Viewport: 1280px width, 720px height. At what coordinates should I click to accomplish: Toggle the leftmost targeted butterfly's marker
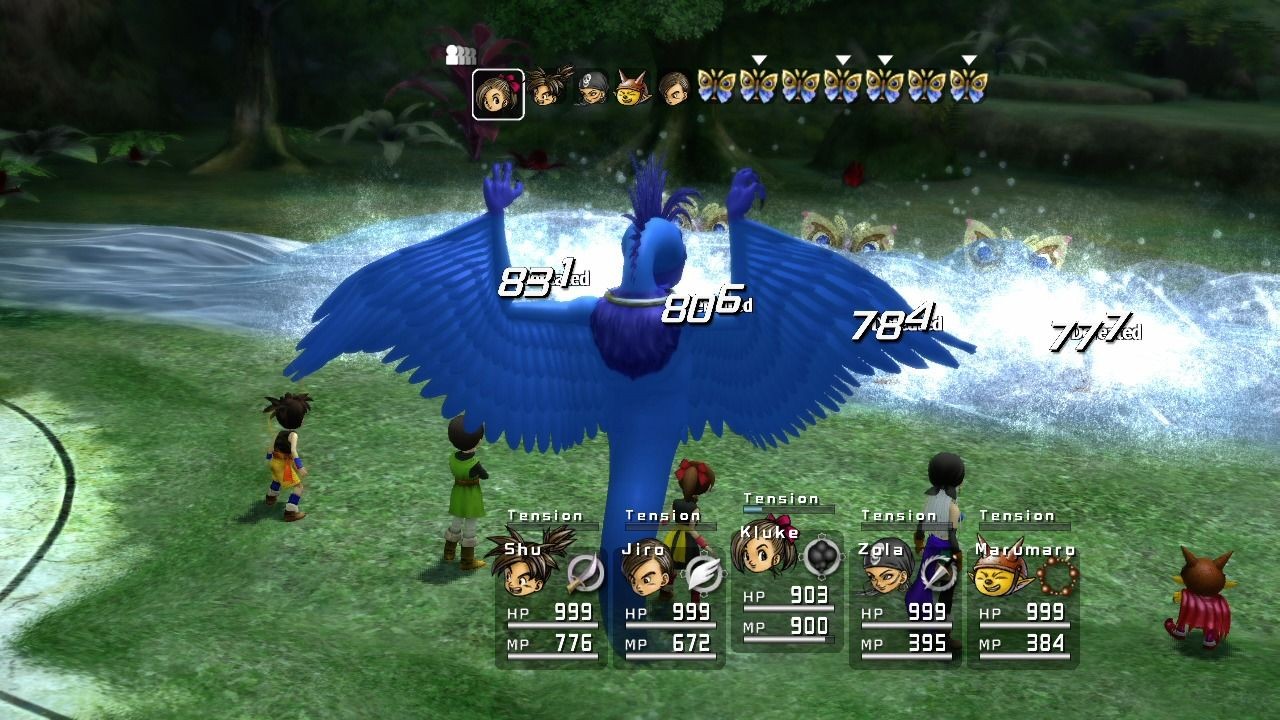click(x=760, y=60)
